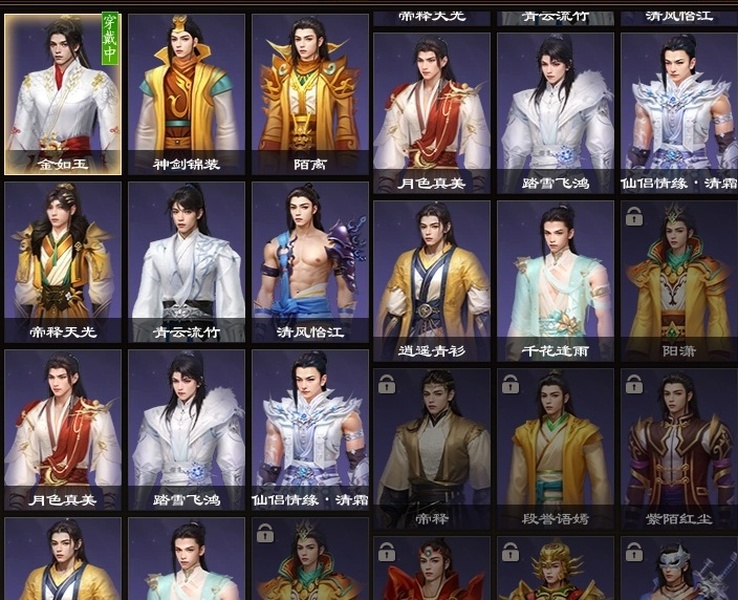The width and height of the screenshot is (738, 600).
Task: Select the locked masked swordsman costume tile
Action: [679, 570]
